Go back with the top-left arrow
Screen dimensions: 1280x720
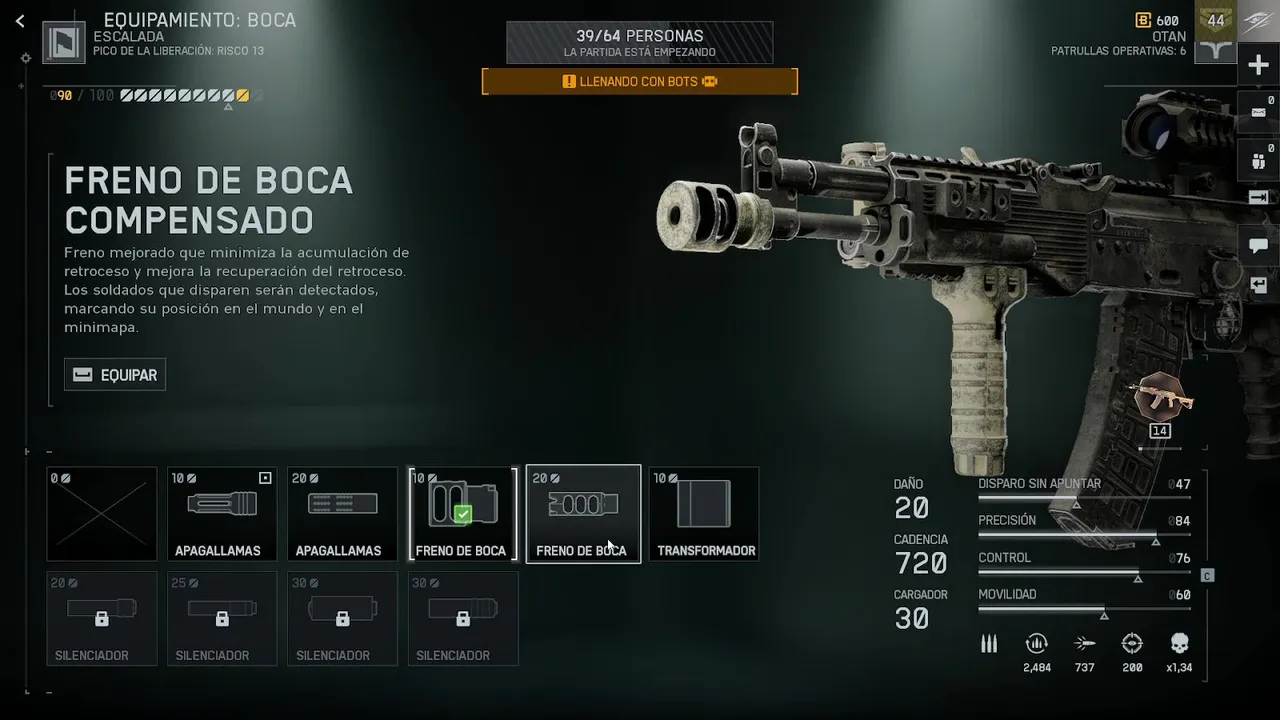click(20, 21)
